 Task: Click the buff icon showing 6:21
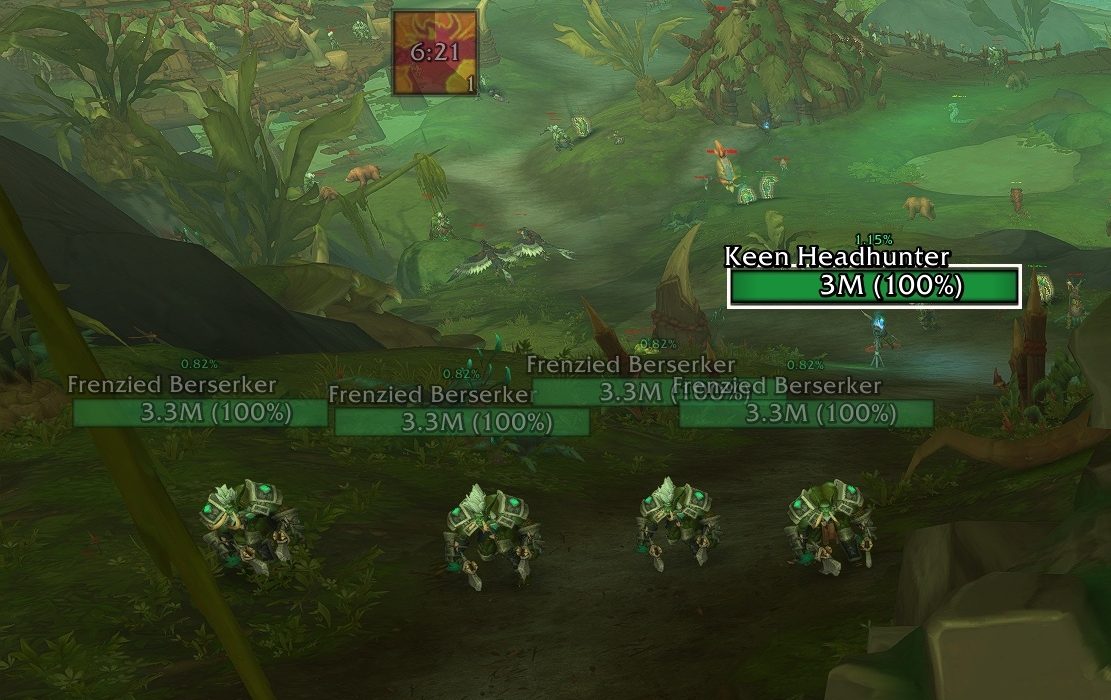434,53
